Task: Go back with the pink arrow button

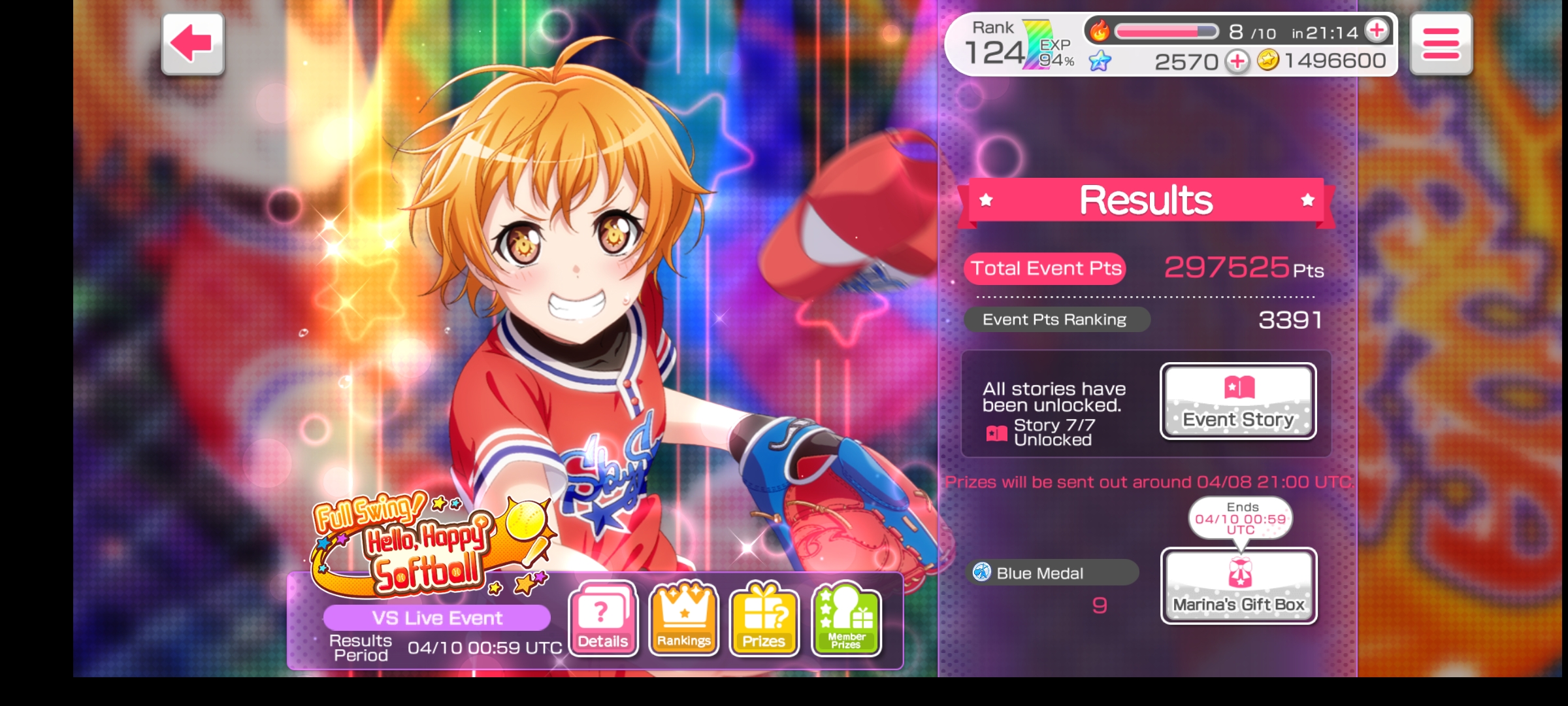Action: point(193,44)
